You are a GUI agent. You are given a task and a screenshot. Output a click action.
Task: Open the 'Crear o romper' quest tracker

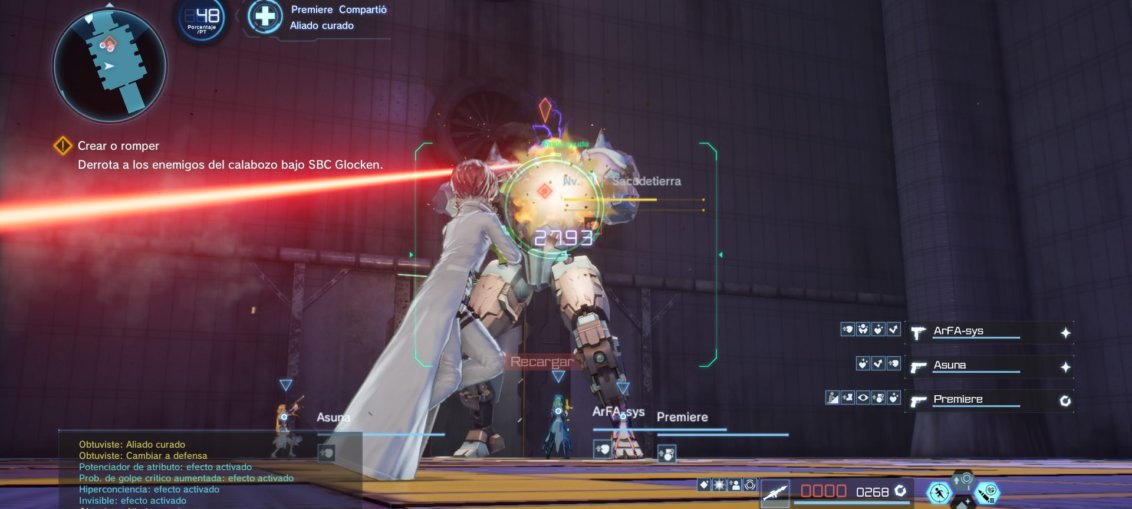pos(118,146)
